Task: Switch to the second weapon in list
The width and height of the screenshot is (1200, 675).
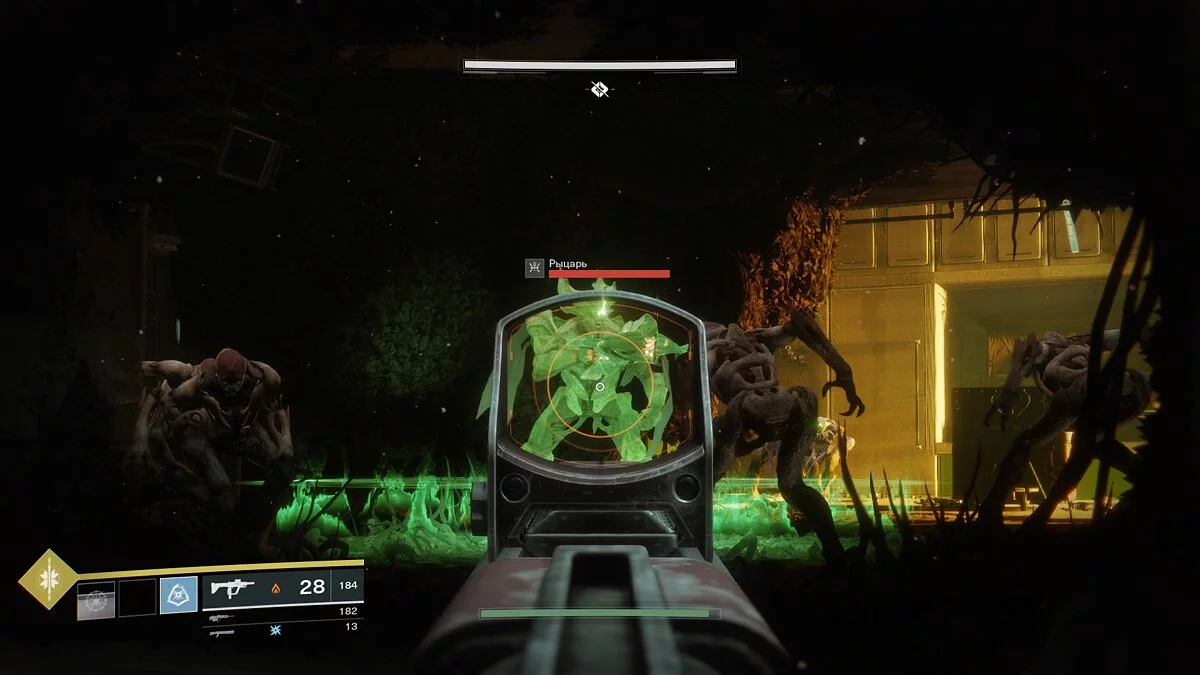Action: pyautogui.click(x=224, y=618)
